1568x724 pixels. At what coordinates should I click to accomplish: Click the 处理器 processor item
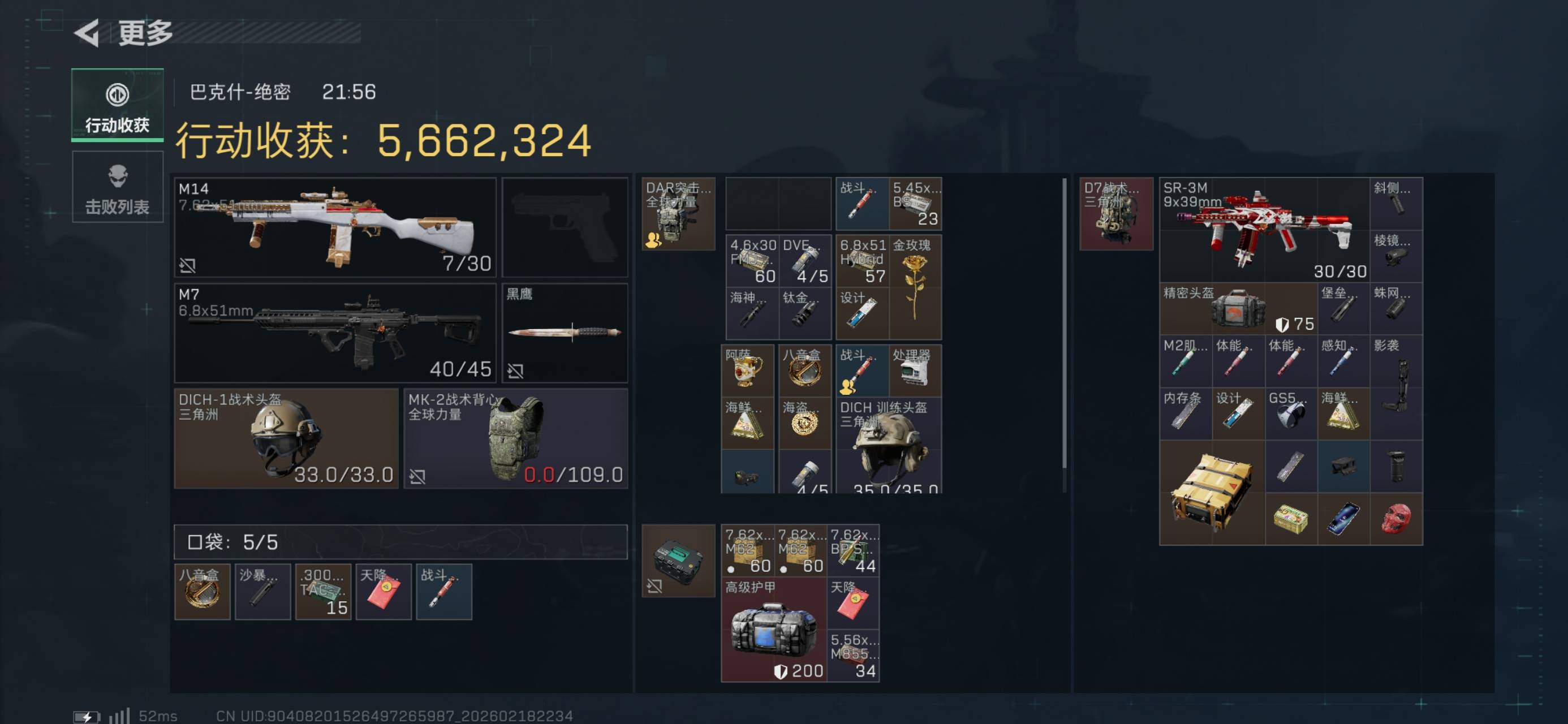(x=915, y=370)
